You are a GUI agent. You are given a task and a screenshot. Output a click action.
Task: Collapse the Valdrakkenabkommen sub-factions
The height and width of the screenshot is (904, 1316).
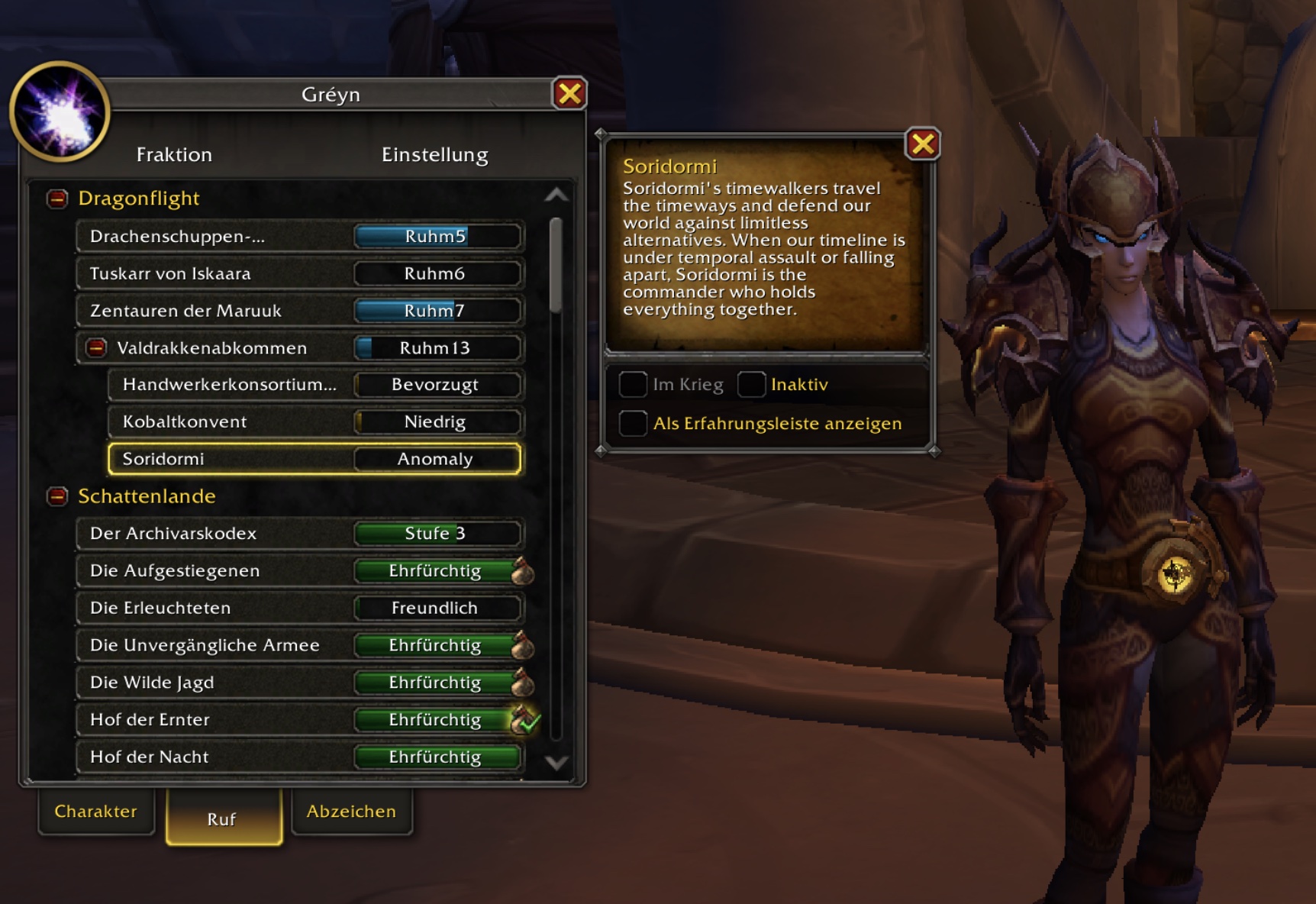pos(96,348)
